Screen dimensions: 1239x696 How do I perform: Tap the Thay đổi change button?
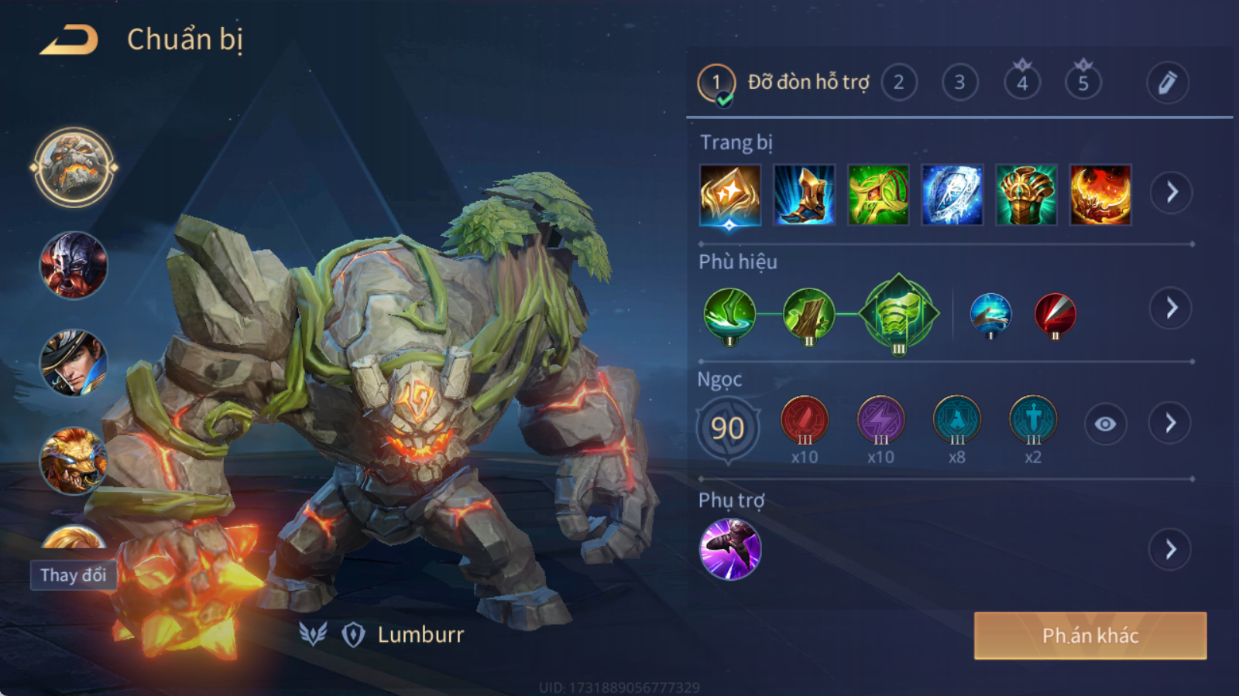[x=73, y=576]
